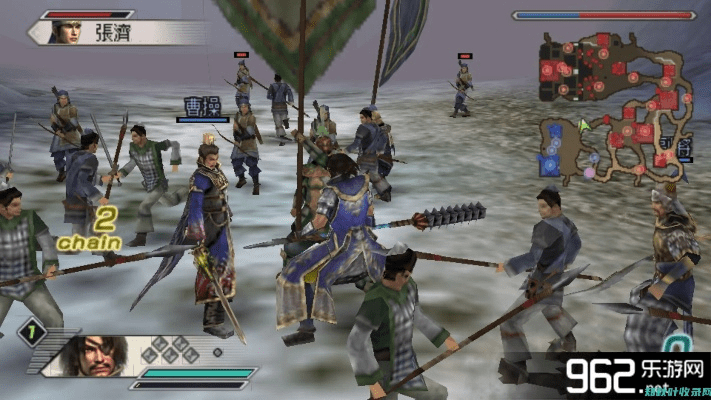Click the battlefield minimap
This screenshot has height=400, width=711.
pyautogui.click(x=617, y=103)
